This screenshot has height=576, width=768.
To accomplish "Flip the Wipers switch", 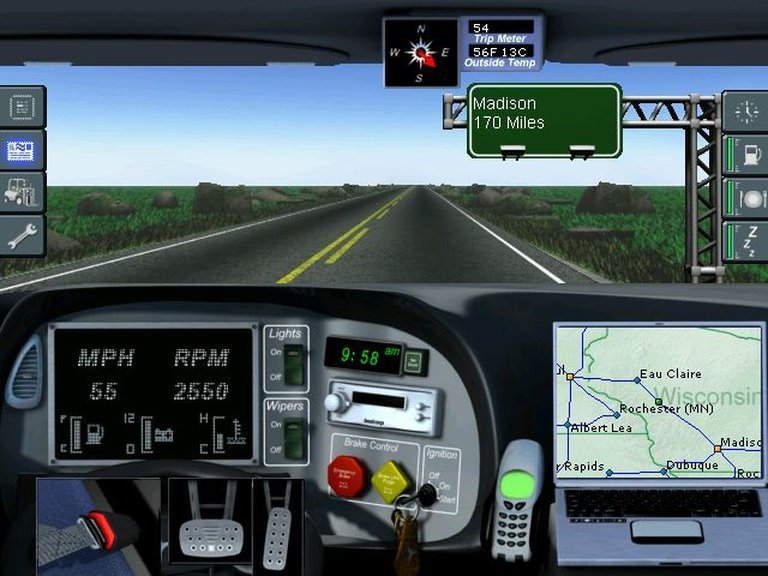I will 292,436.
